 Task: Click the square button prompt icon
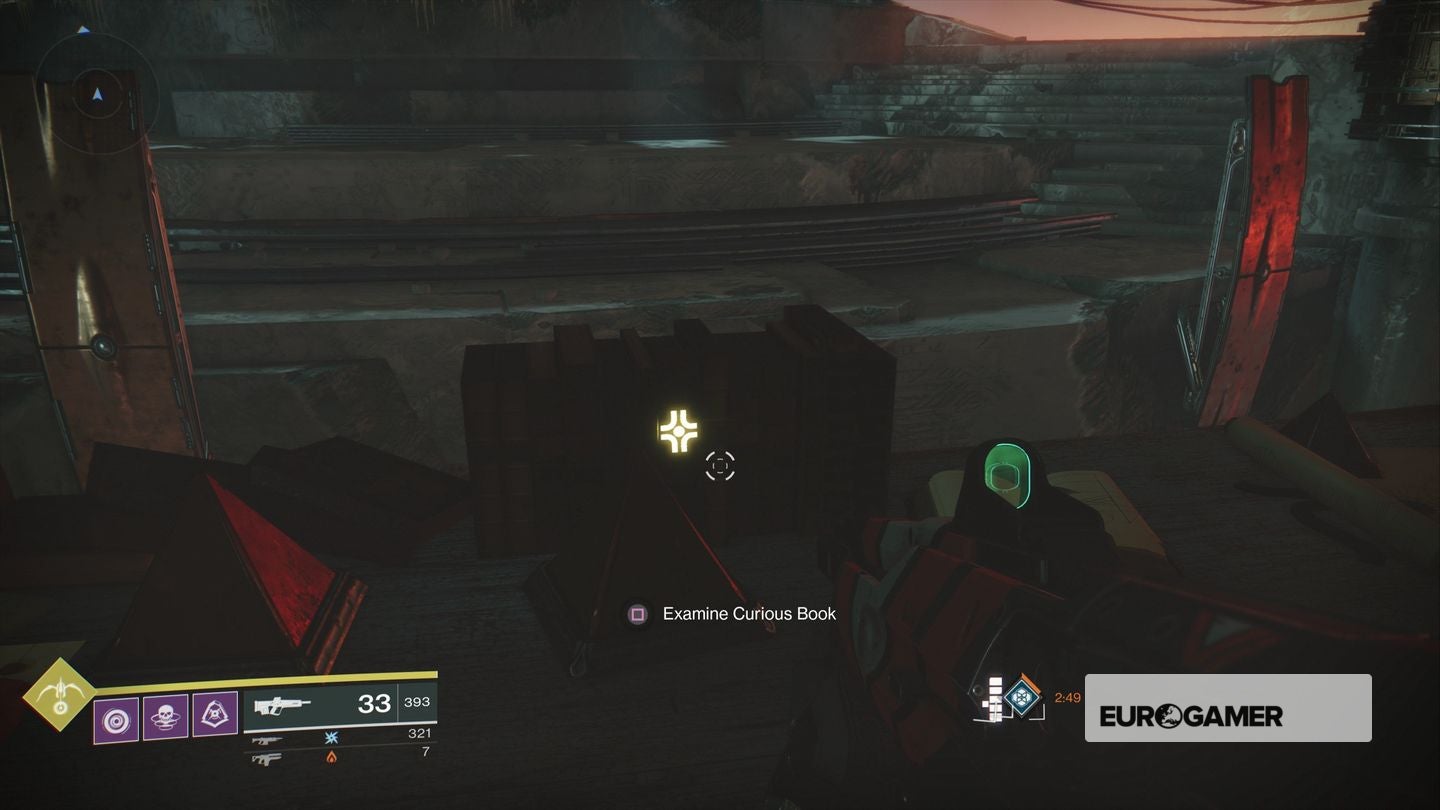tap(635, 613)
